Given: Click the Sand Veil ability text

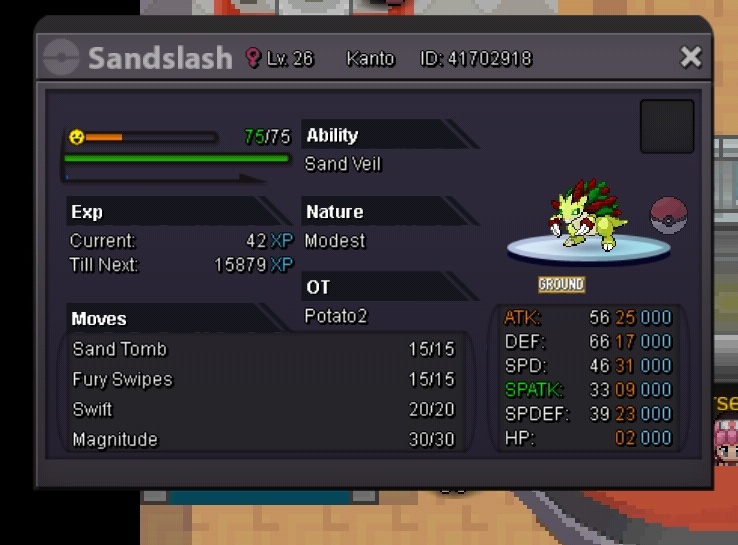Looking at the screenshot, I should tap(343, 164).
